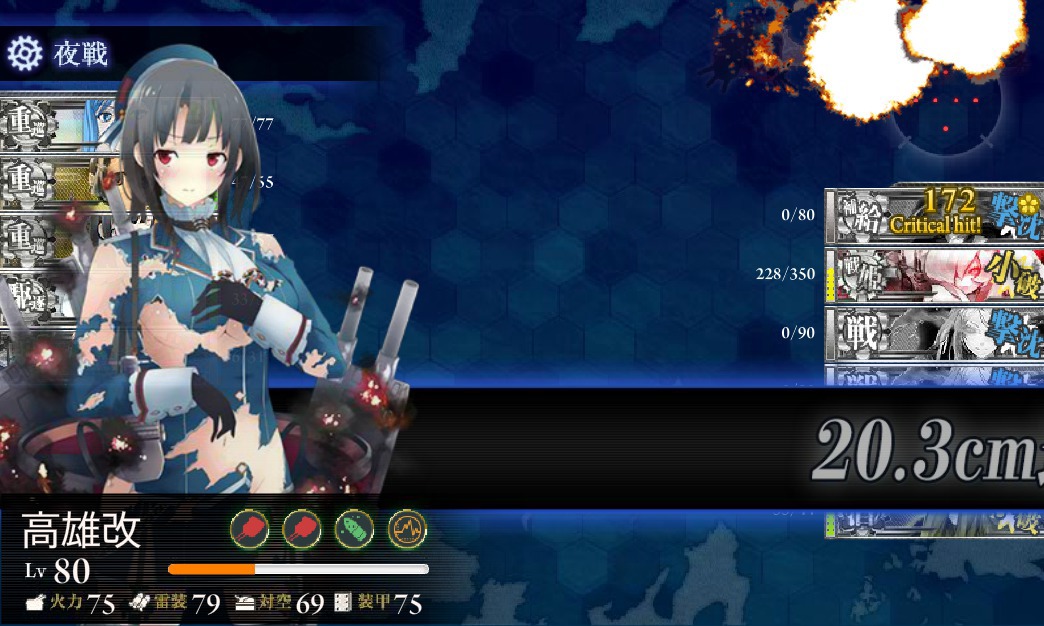Select the green shell equipment icon
This screenshot has height=626, width=1044.
pos(354,529)
